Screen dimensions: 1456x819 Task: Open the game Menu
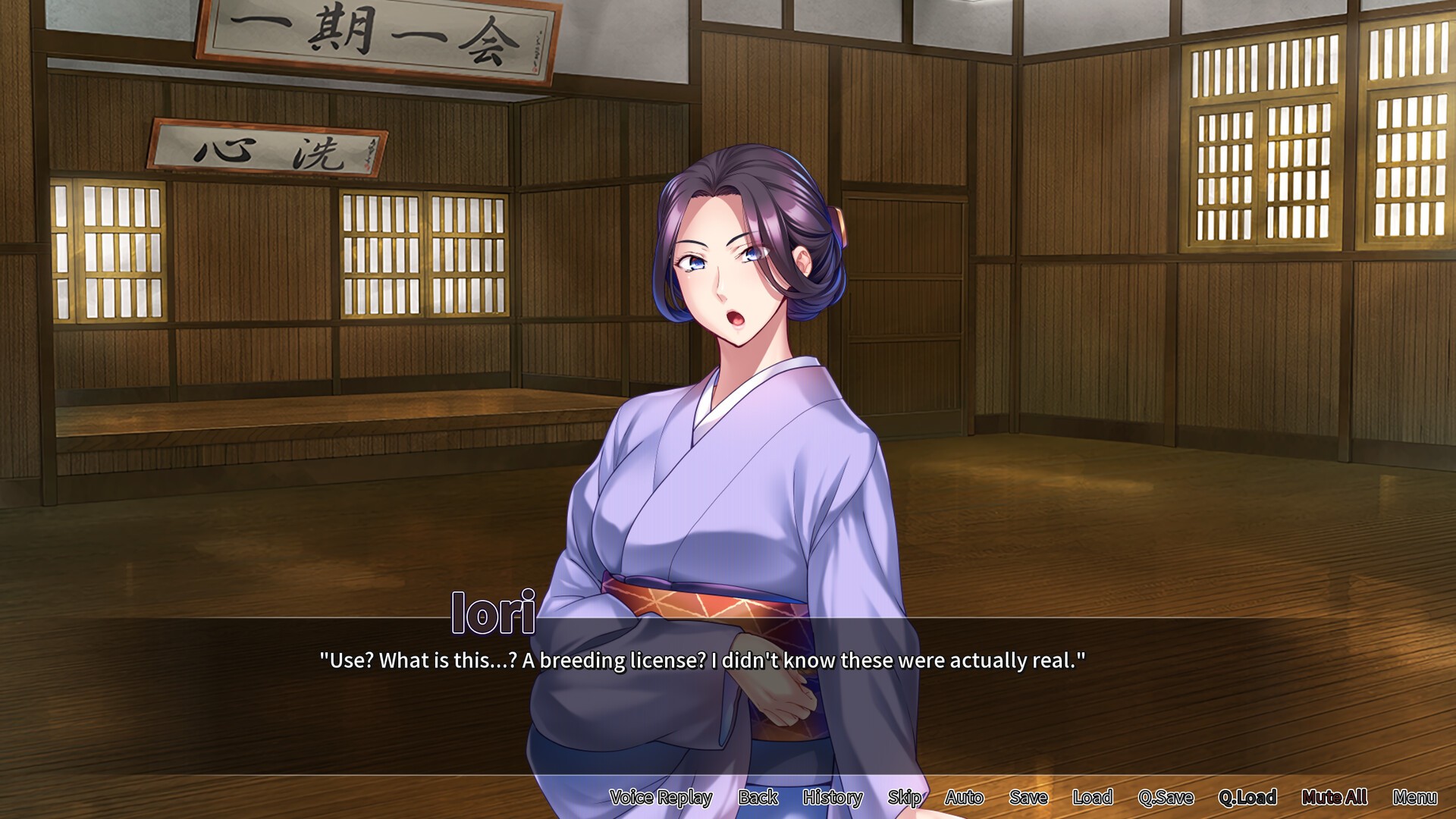(1414, 797)
